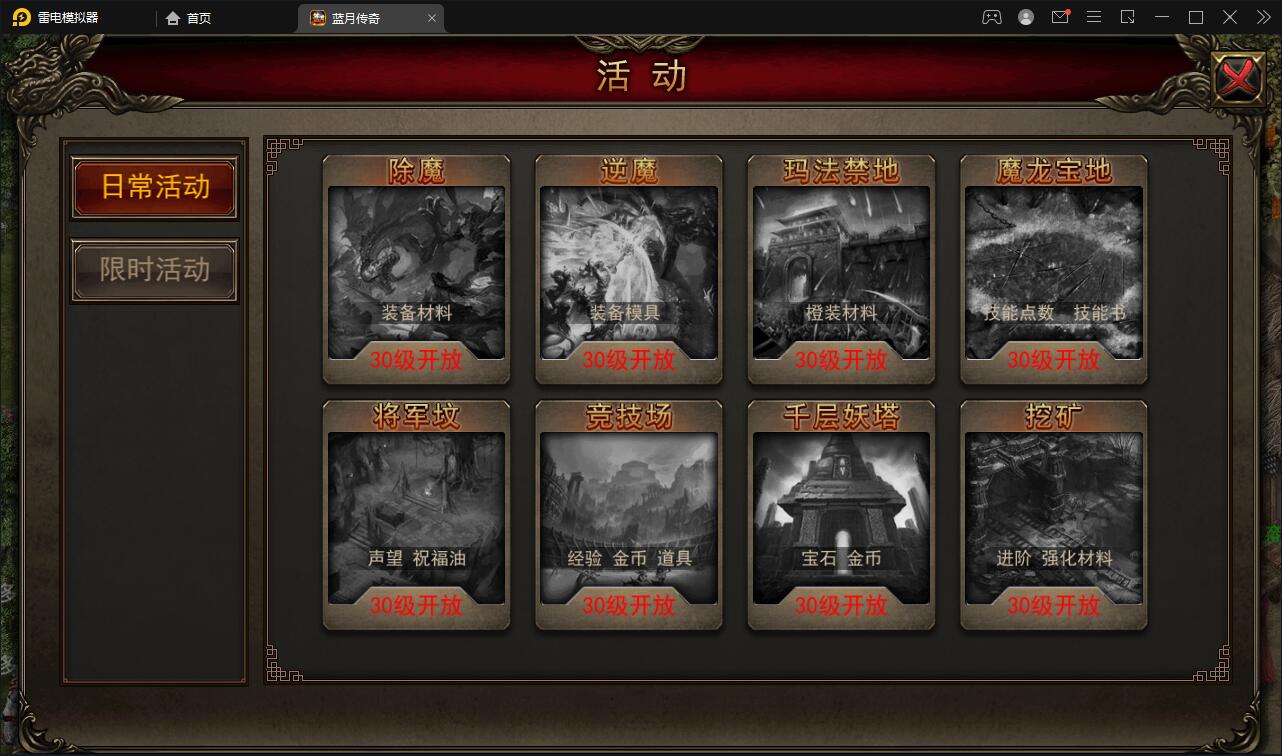Select the 将军坟 tomb activity
Screen dimensions: 1282x756
point(416,515)
